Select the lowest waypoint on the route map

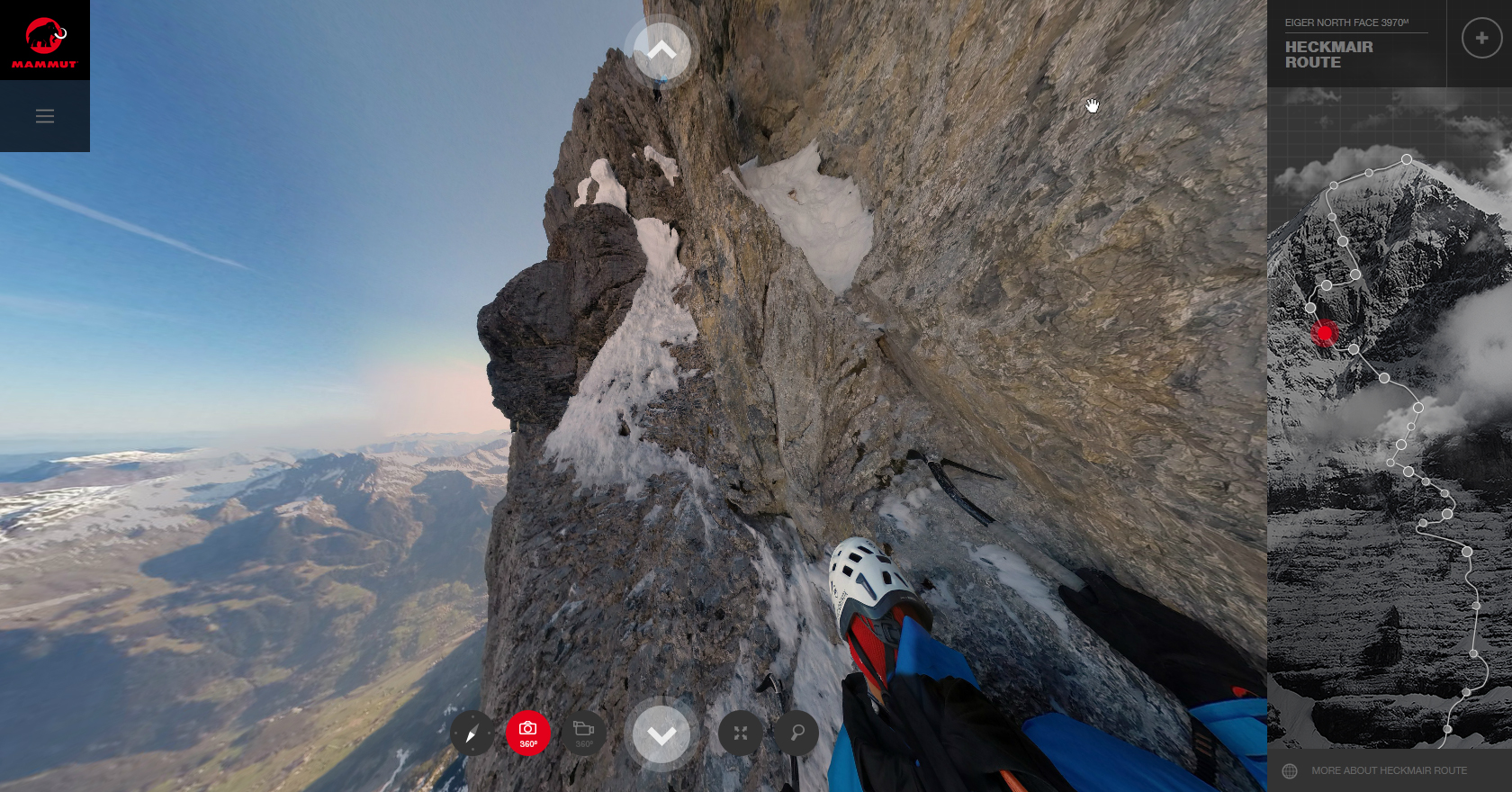point(1447,729)
